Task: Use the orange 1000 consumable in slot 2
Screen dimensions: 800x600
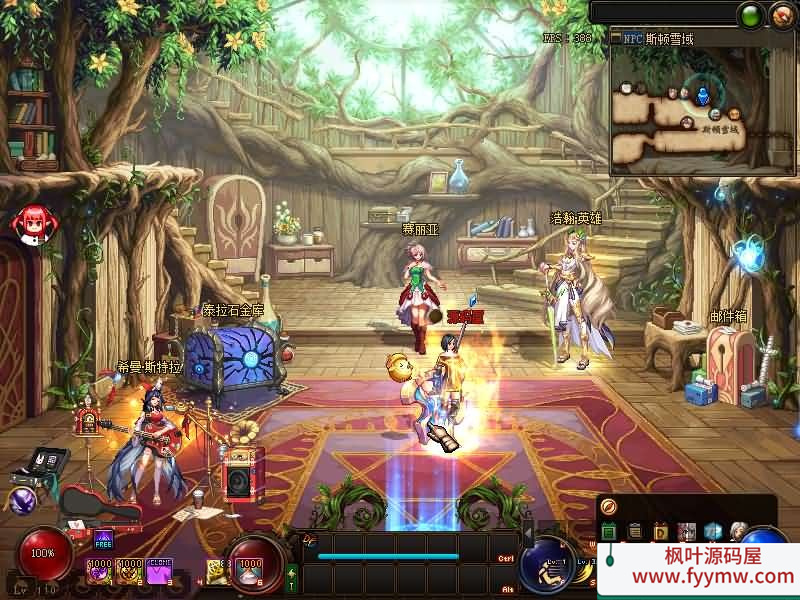Action: (129, 571)
